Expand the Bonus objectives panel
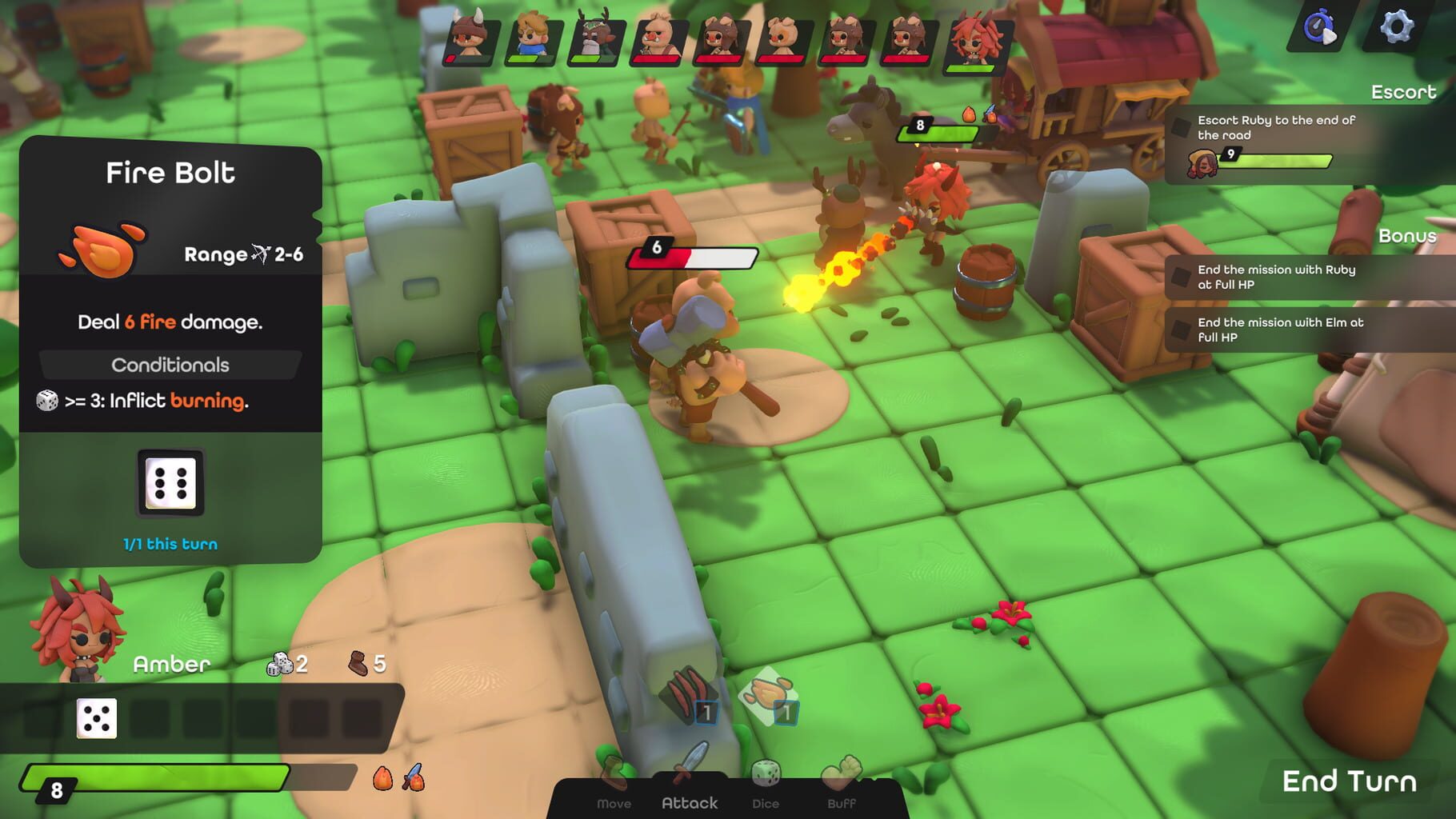This screenshot has width=1456, height=819. click(x=1410, y=237)
